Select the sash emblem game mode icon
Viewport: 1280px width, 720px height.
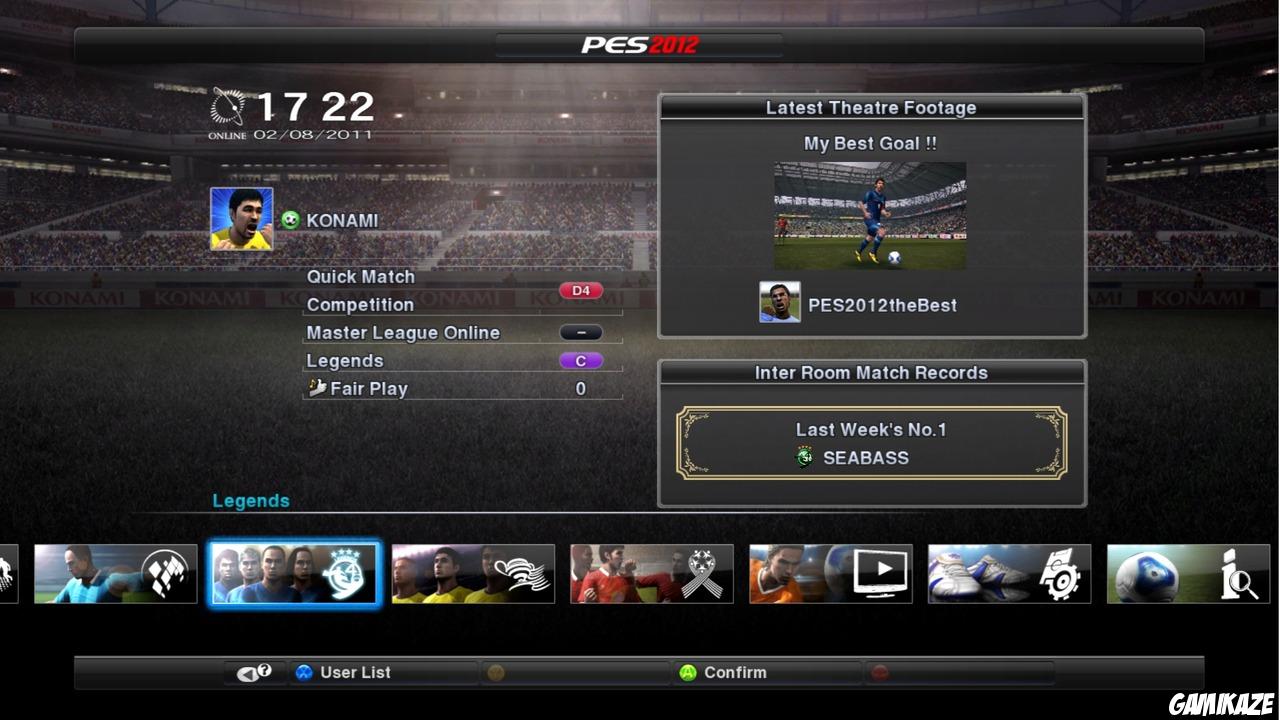click(472, 573)
